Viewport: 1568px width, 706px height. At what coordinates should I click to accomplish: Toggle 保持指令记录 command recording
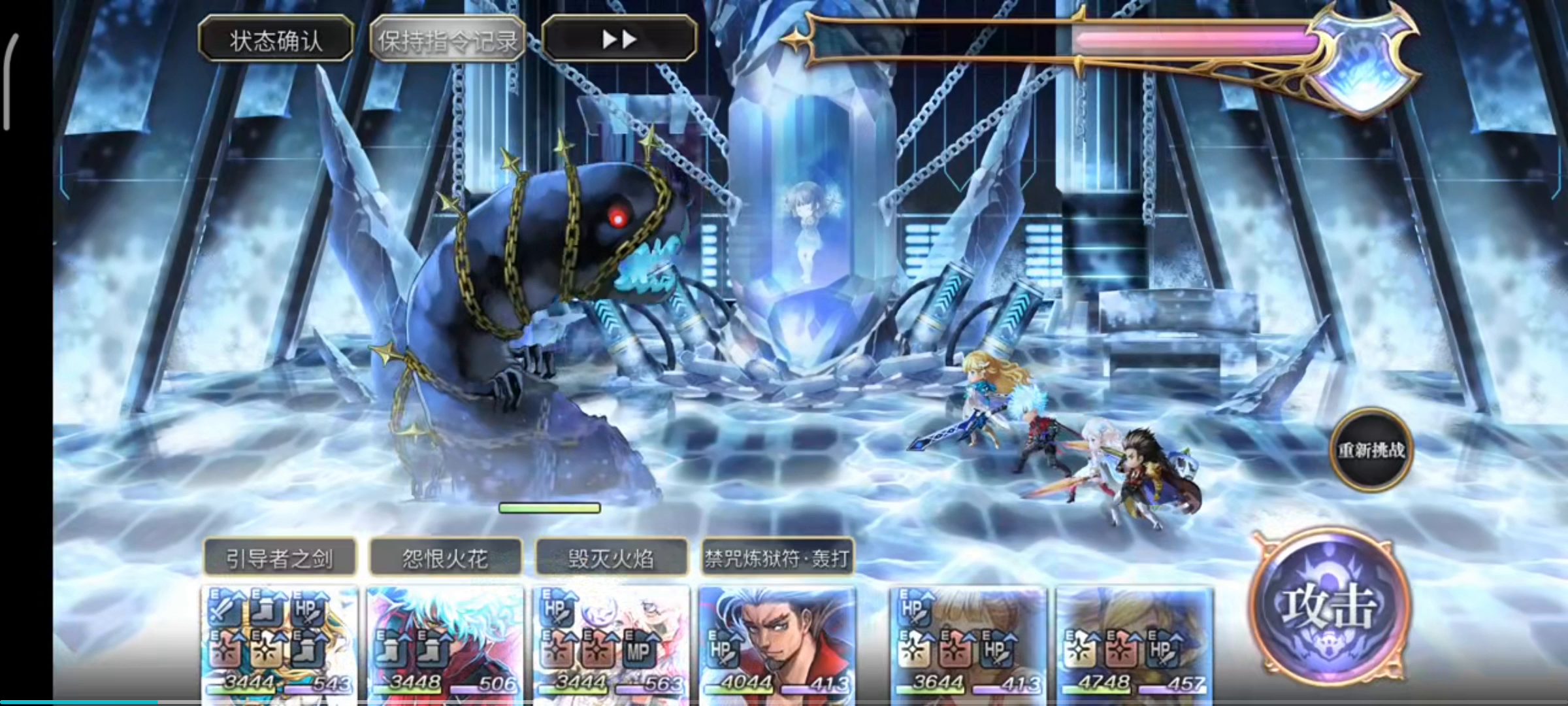click(447, 38)
